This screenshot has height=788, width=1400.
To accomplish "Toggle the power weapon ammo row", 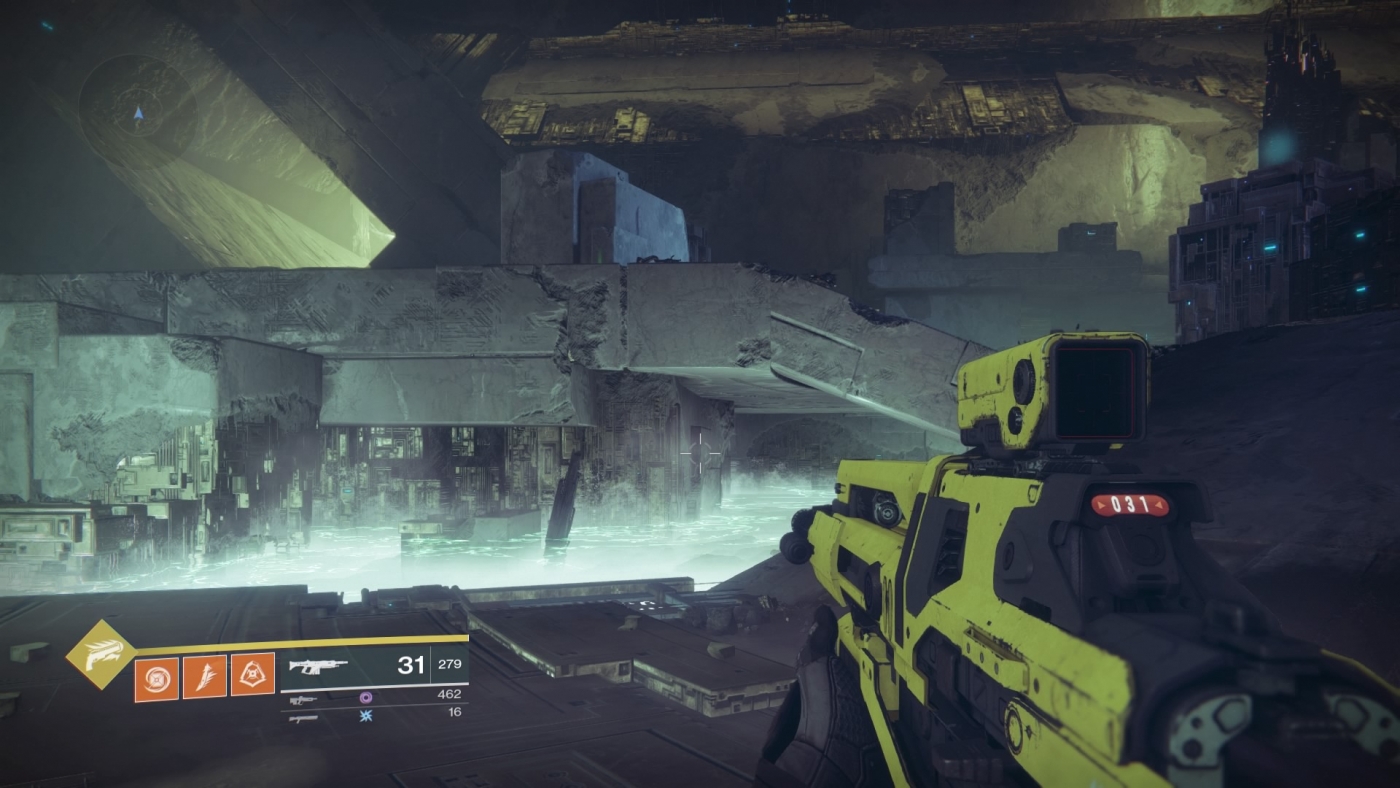I will [380, 717].
